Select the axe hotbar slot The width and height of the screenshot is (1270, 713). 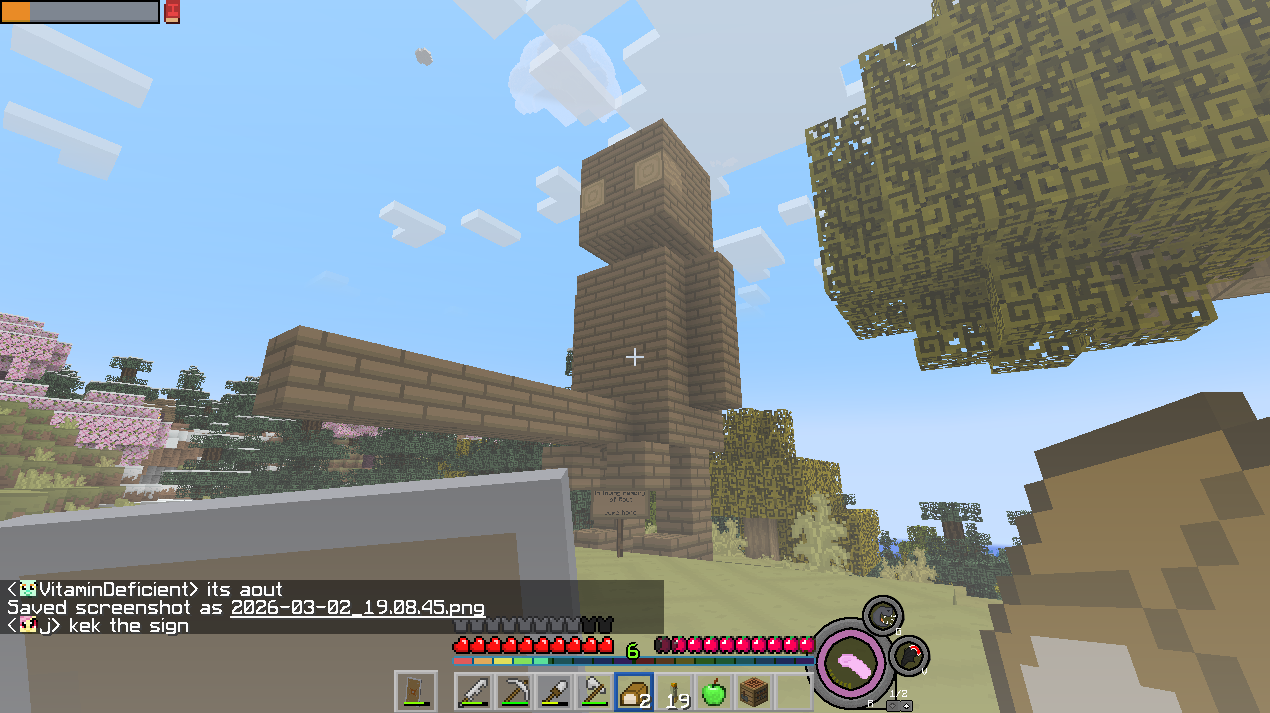tap(594, 692)
